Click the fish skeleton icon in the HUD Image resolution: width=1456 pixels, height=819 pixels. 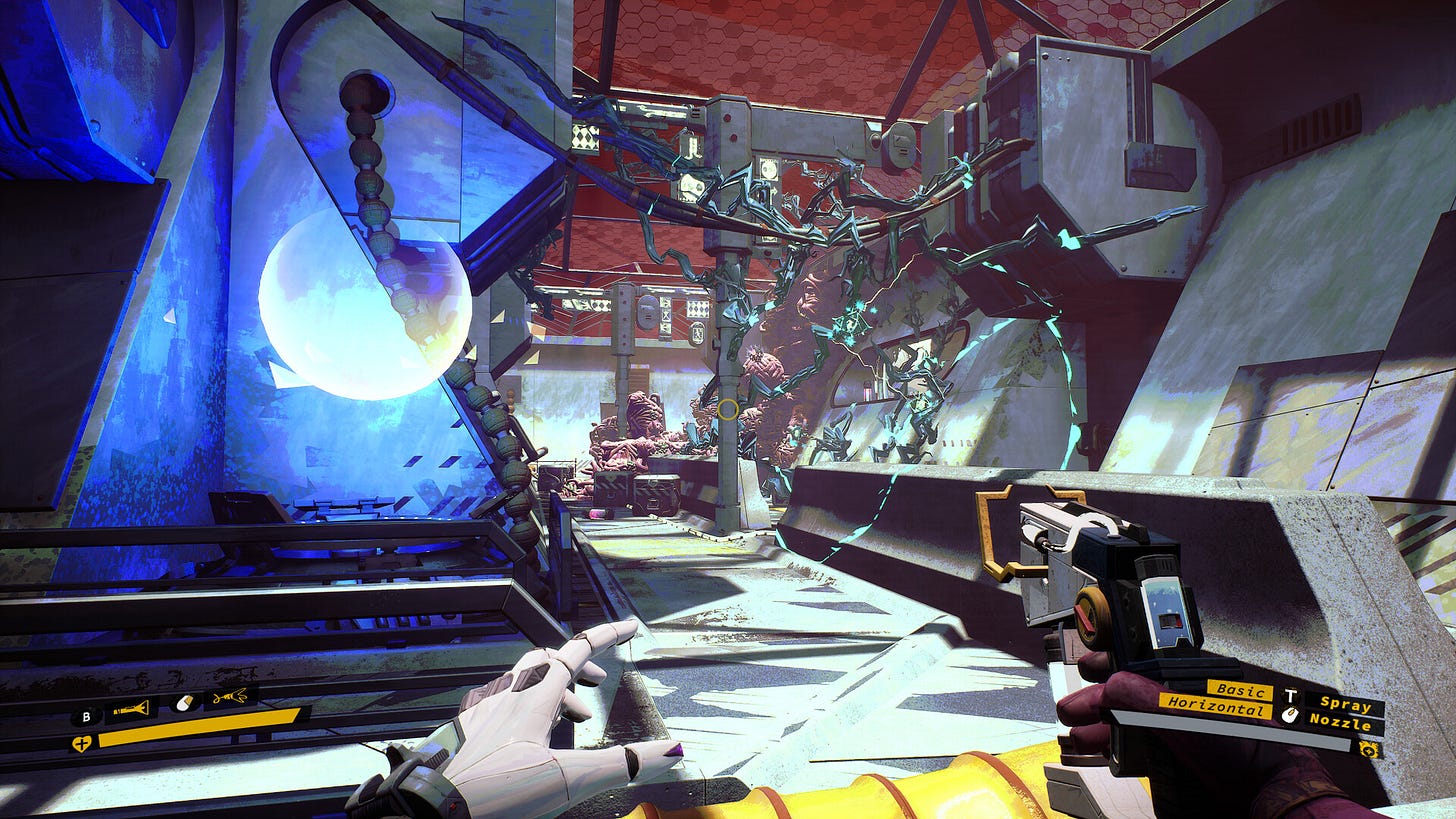tap(230, 695)
